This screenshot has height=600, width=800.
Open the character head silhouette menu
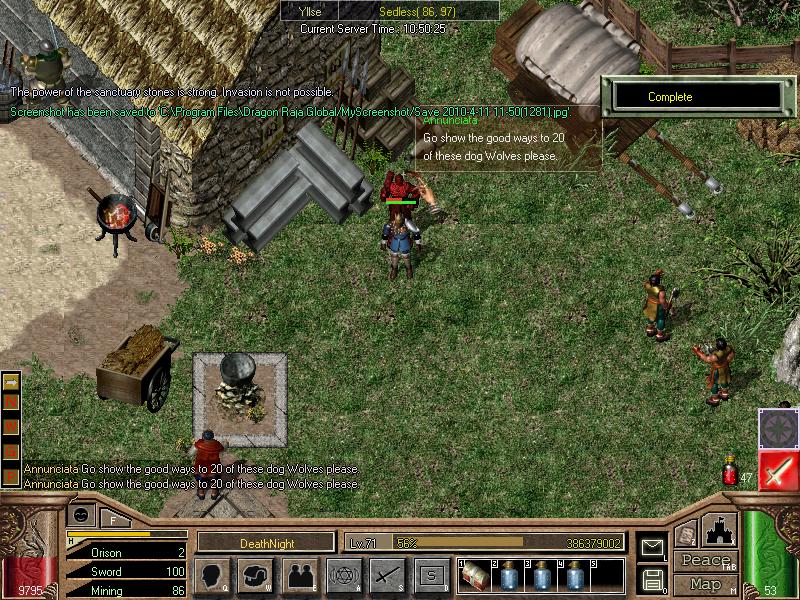tap(213, 575)
